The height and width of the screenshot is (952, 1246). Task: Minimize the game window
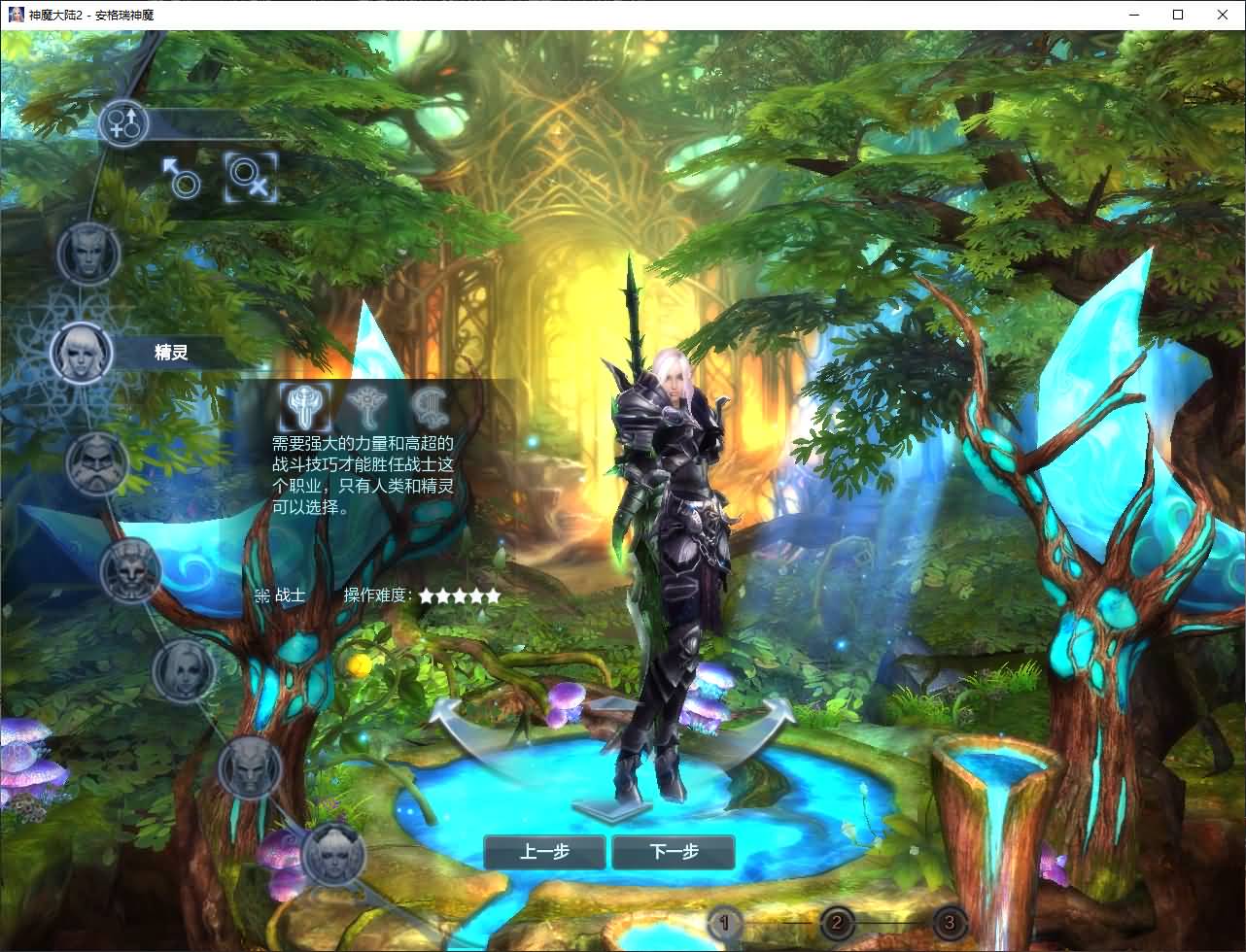tap(1134, 15)
